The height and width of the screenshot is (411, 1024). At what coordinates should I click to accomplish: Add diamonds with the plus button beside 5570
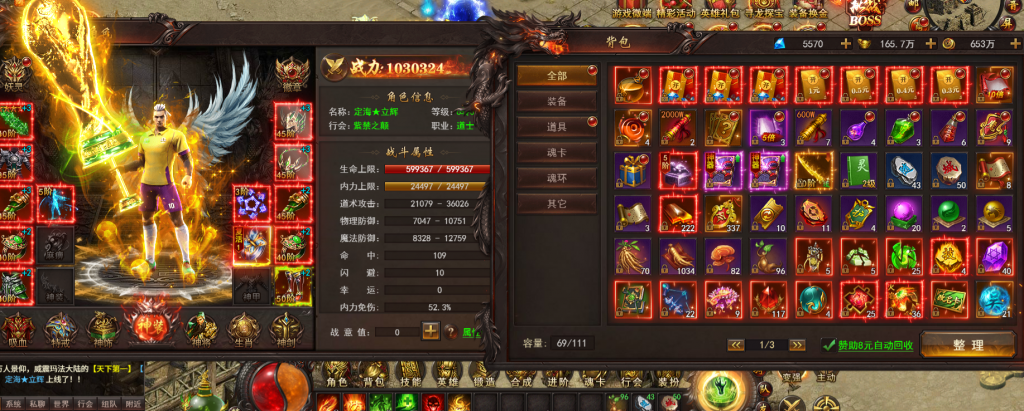click(x=846, y=44)
